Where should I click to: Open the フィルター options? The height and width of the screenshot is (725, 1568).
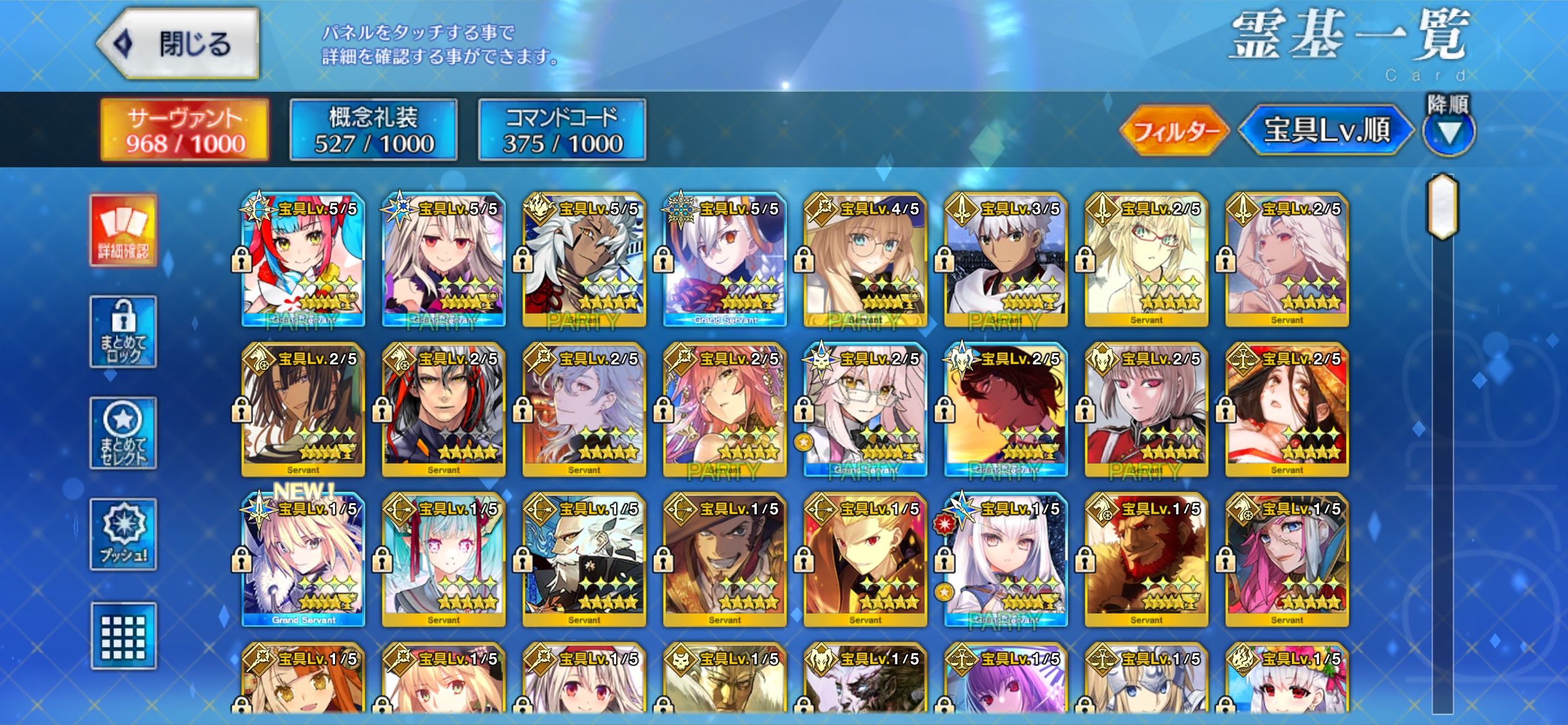(1174, 131)
